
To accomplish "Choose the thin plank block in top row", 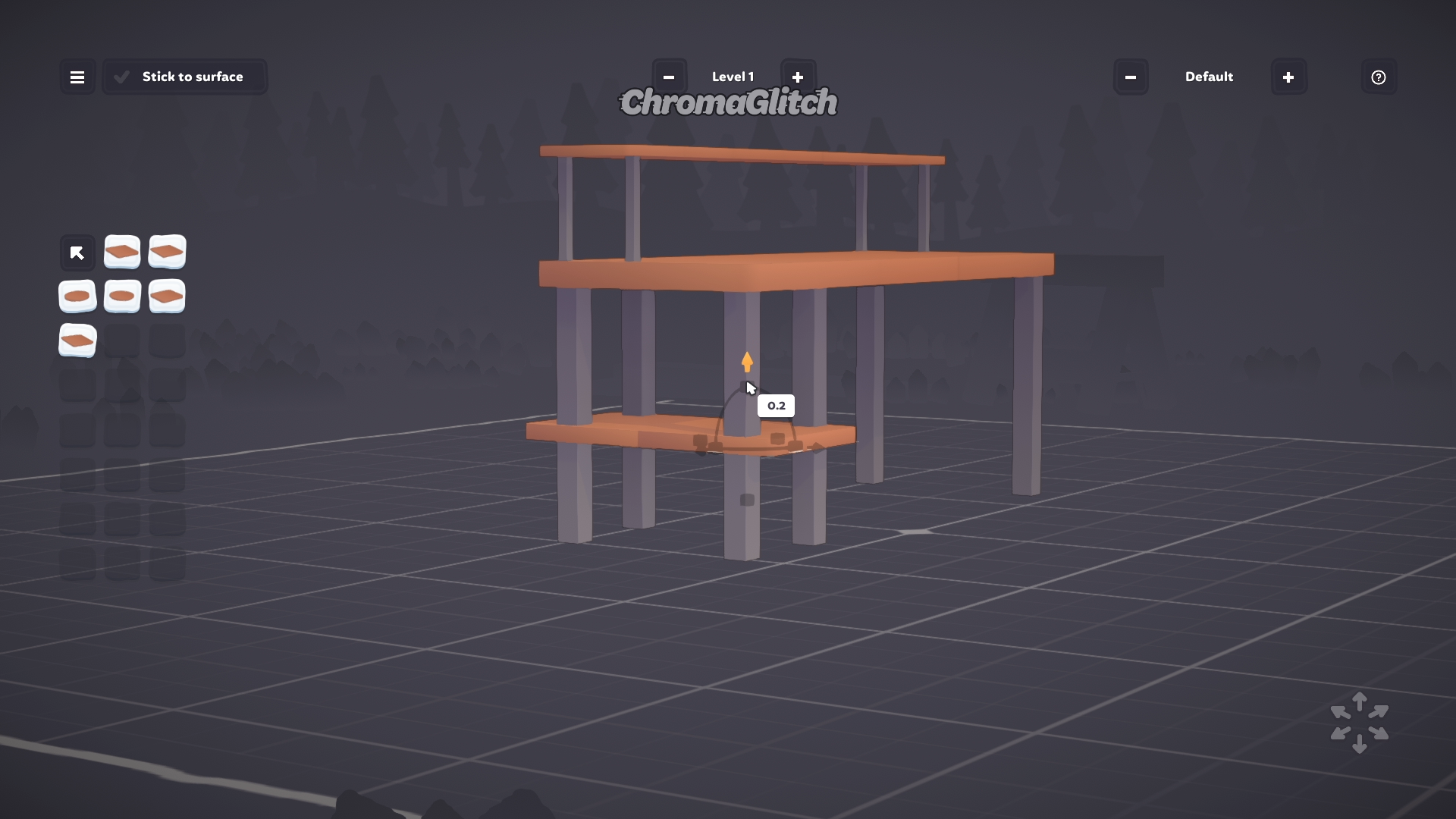I will pyautogui.click(x=167, y=252).
